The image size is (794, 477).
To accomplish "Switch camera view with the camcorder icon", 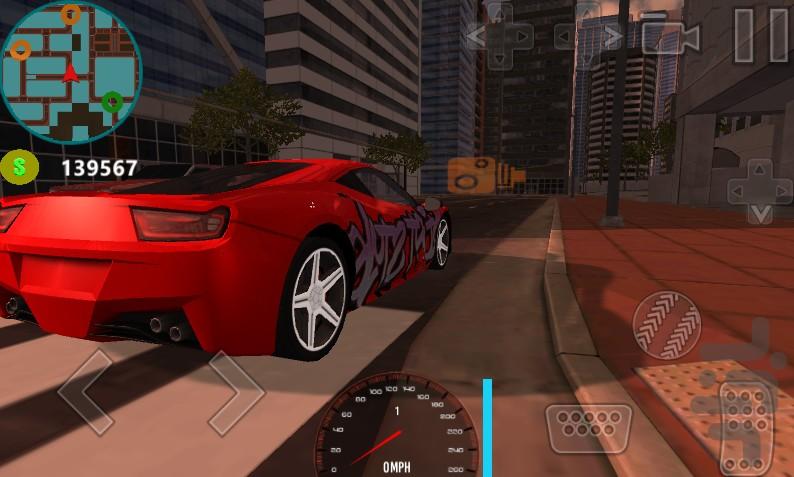I will point(671,37).
